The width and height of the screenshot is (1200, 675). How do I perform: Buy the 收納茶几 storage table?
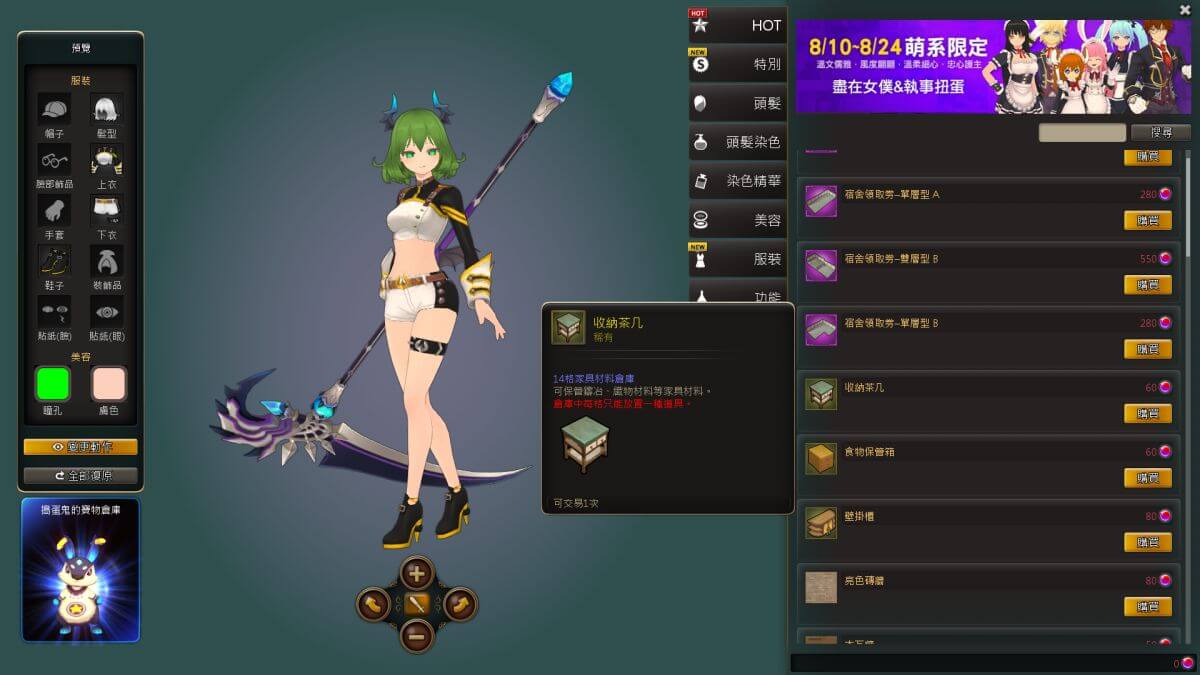coord(1147,413)
